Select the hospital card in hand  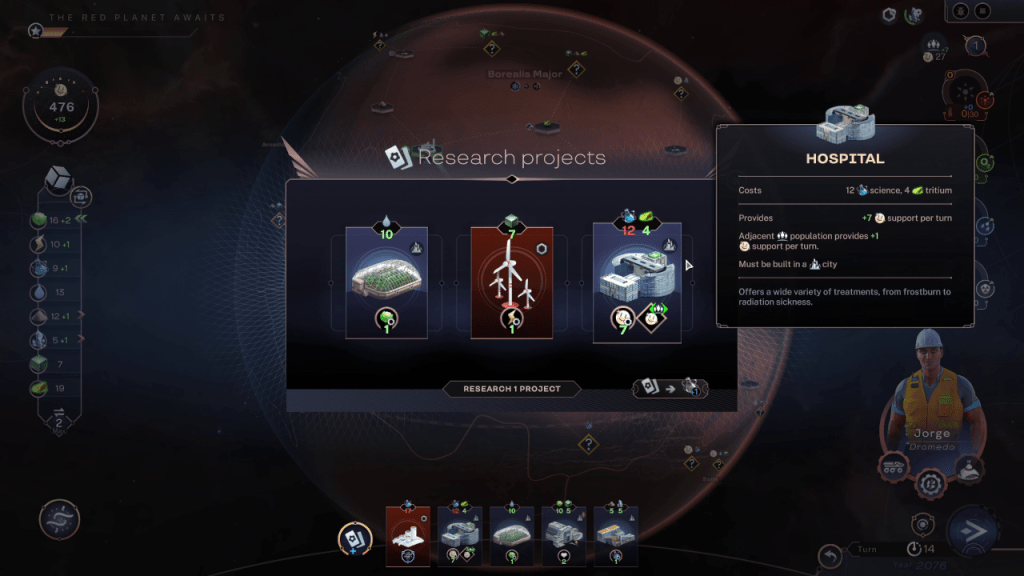tap(460, 536)
